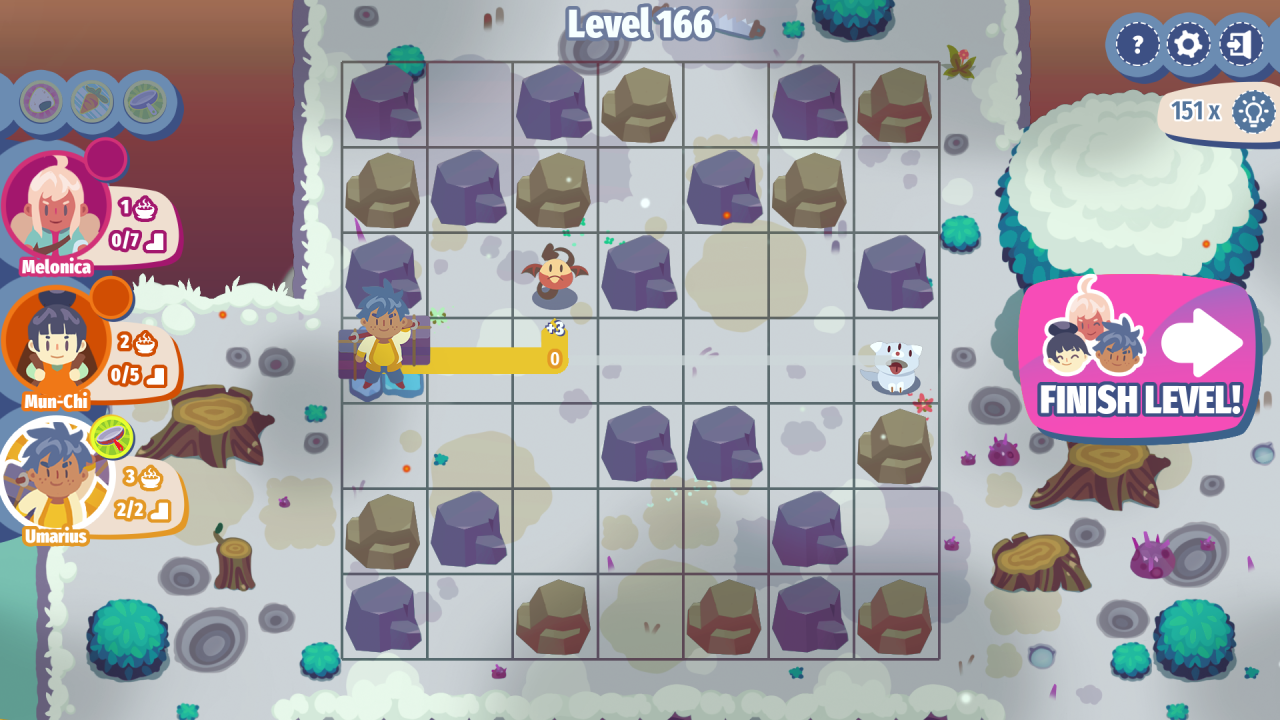Pick the frying pan icon

click(x=145, y=101)
